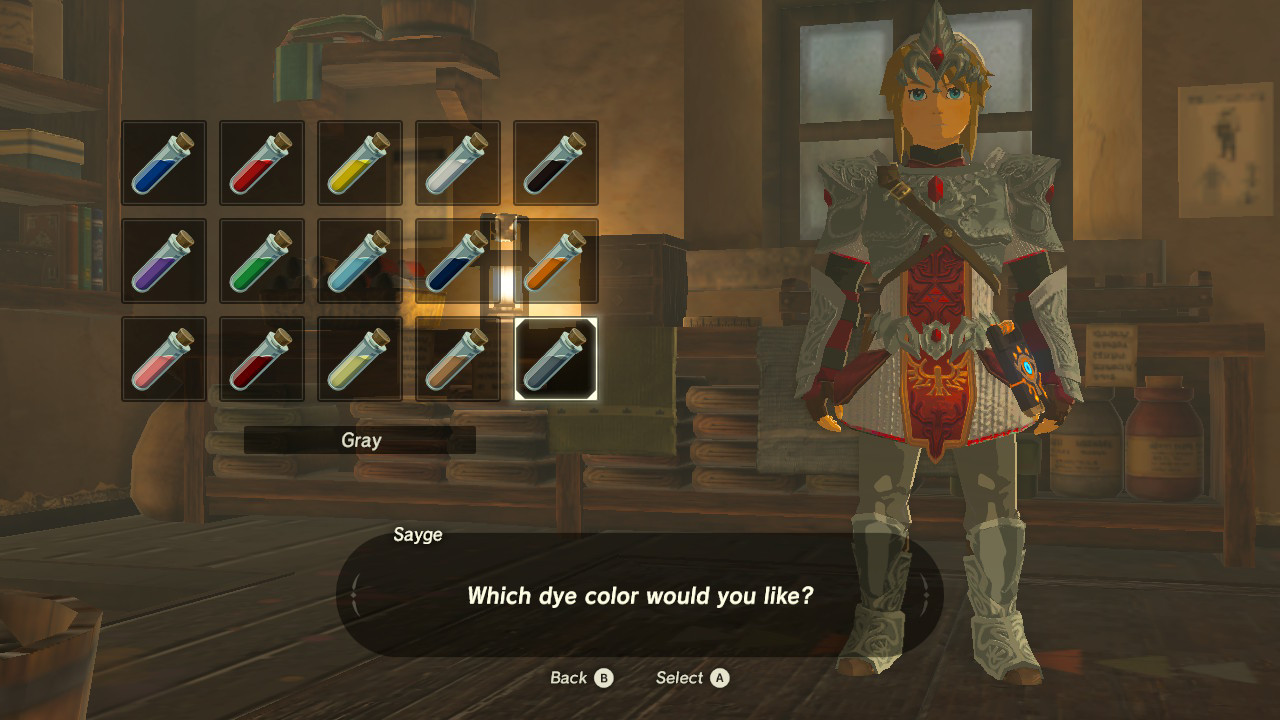Select the Green dye bottle
The height and width of the screenshot is (720, 1280).
(261, 260)
